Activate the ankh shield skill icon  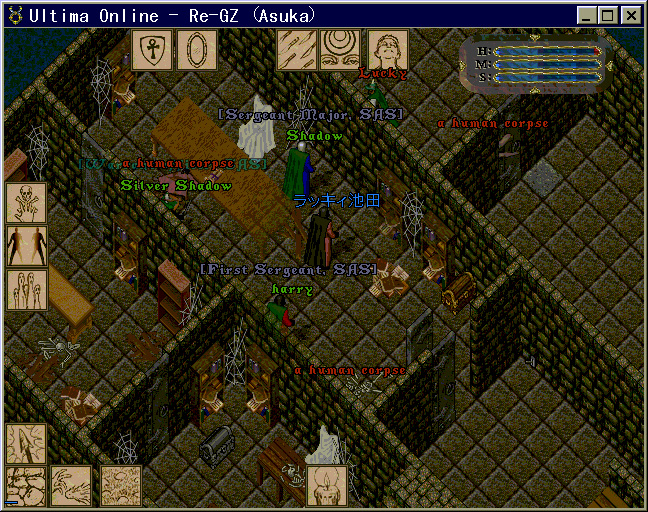click(x=152, y=50)
